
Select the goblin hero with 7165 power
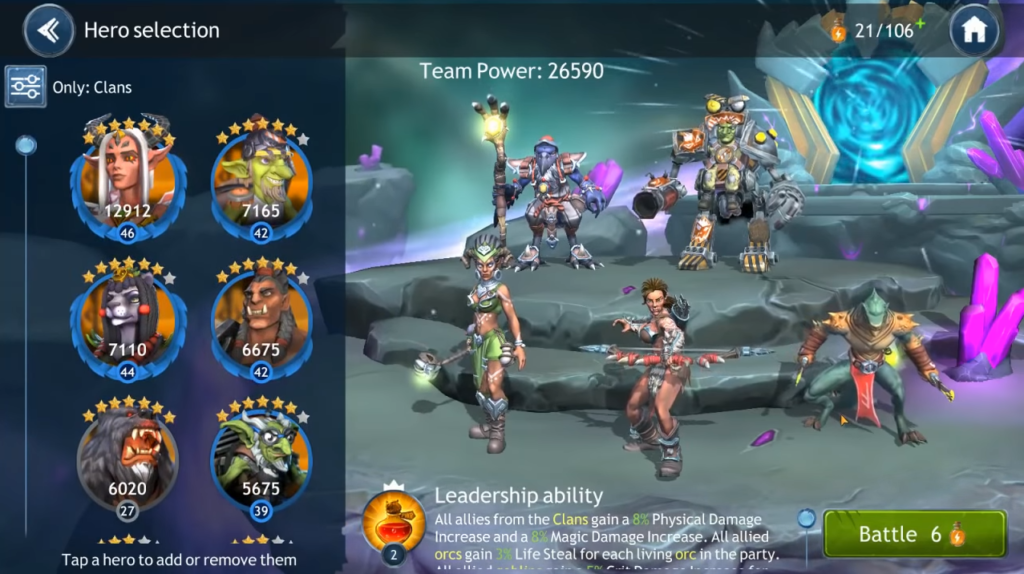[x=262, y=180]
